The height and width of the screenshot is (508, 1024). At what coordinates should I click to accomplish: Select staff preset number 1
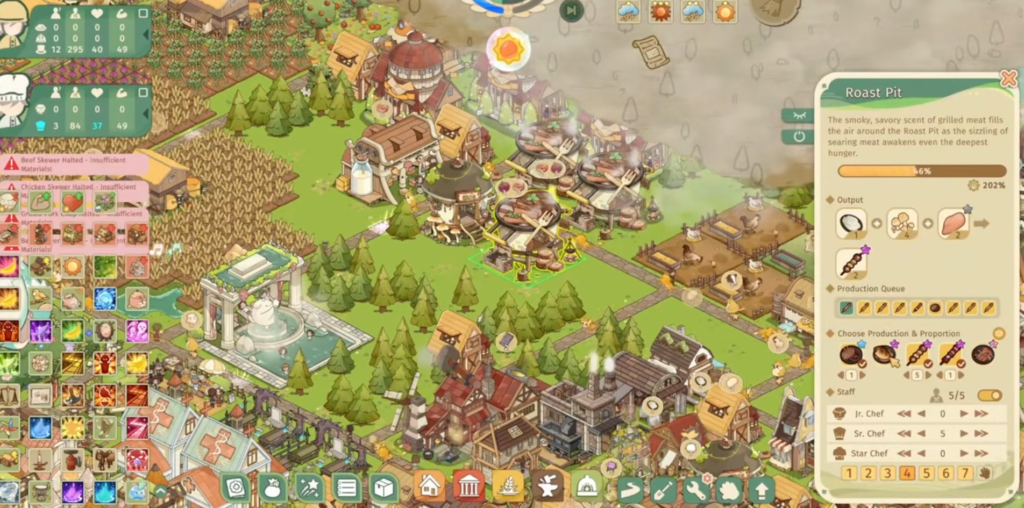848,473
